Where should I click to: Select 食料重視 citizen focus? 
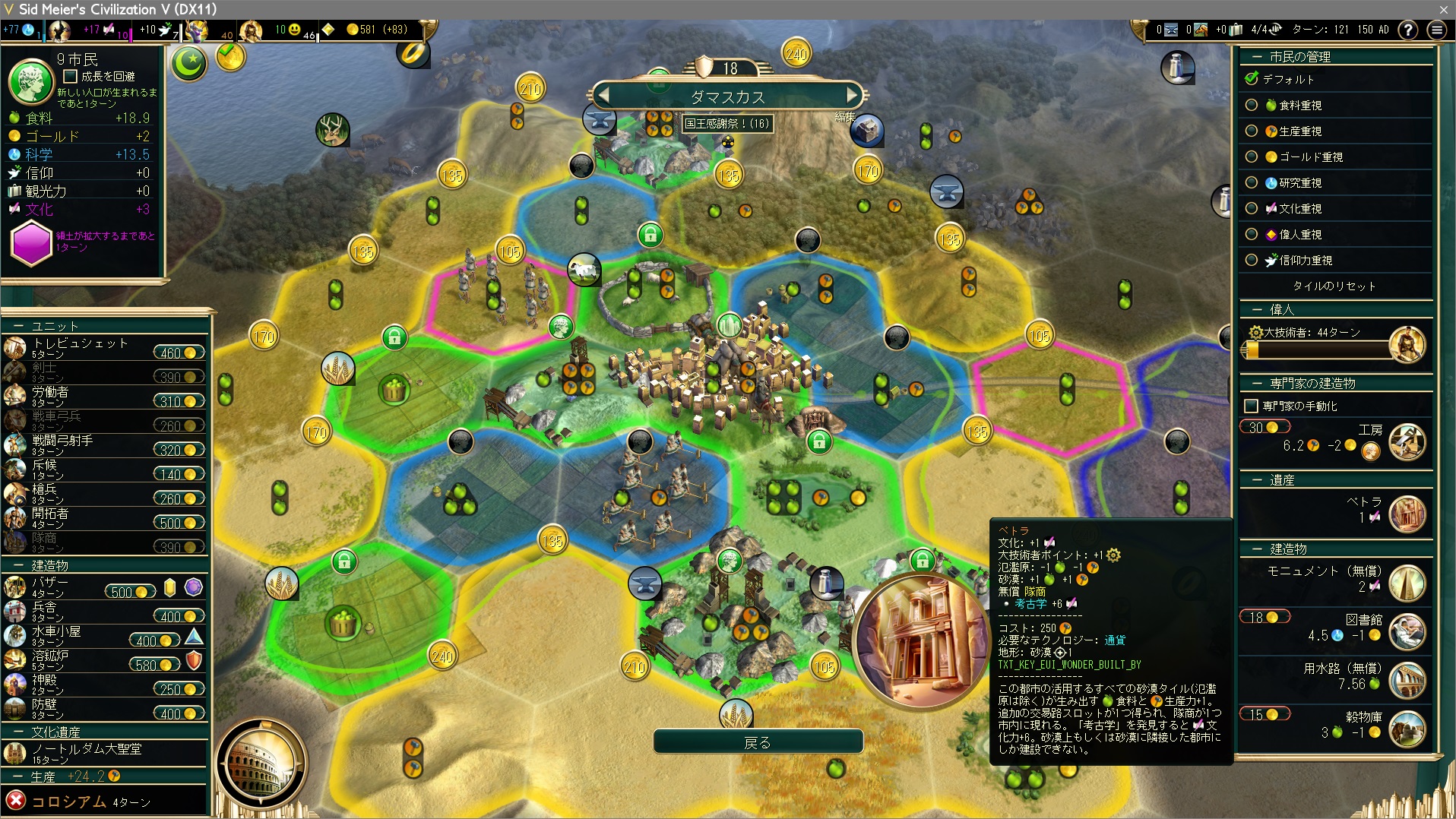(1251, 105)
